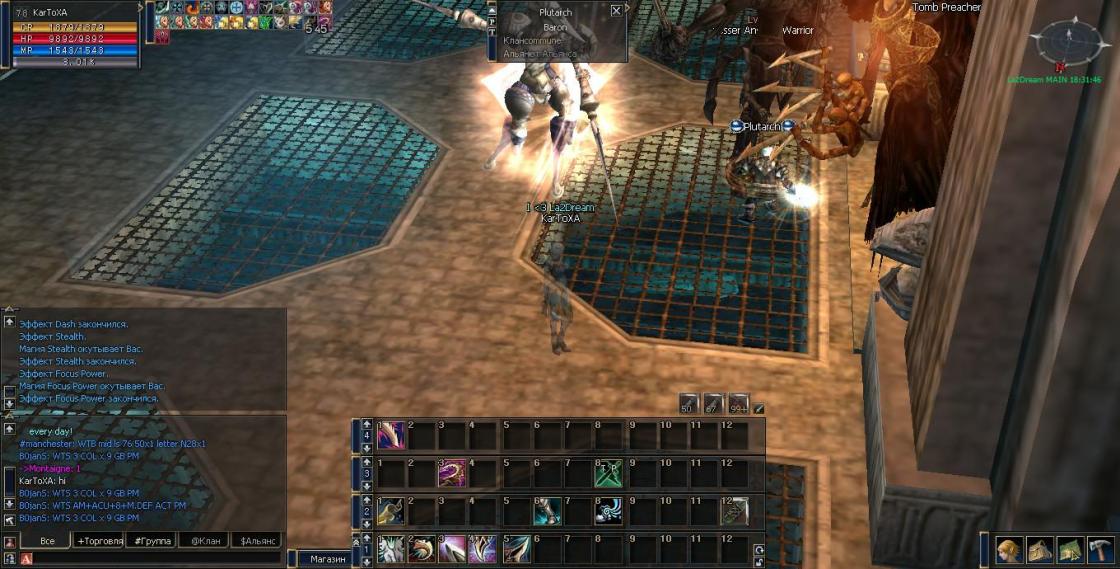Screen dimensions: 1120x569
Task: Select the #Группа party chat tab
Action: [152, 541]
